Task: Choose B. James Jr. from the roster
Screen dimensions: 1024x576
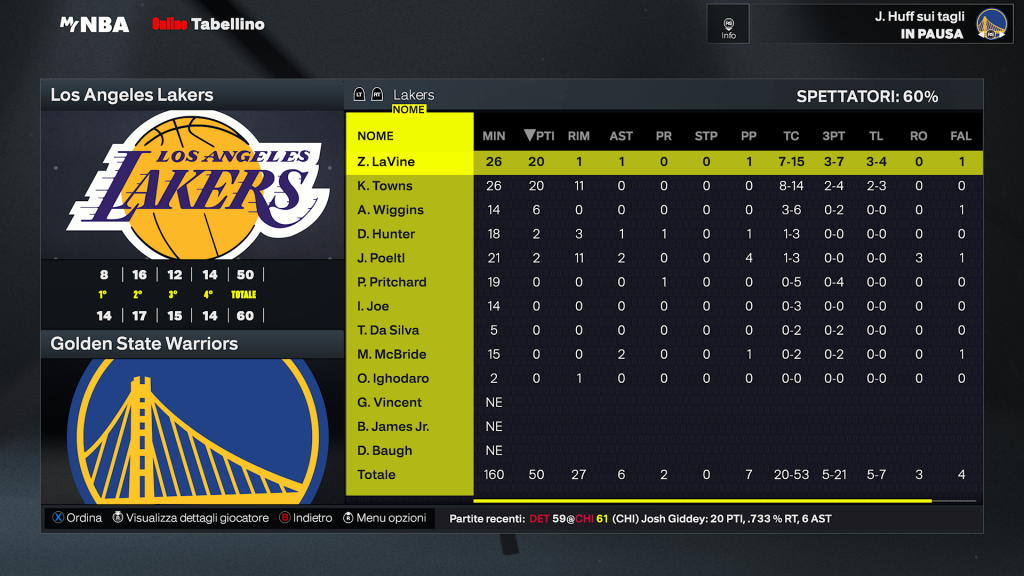Action: click(393, 426)
